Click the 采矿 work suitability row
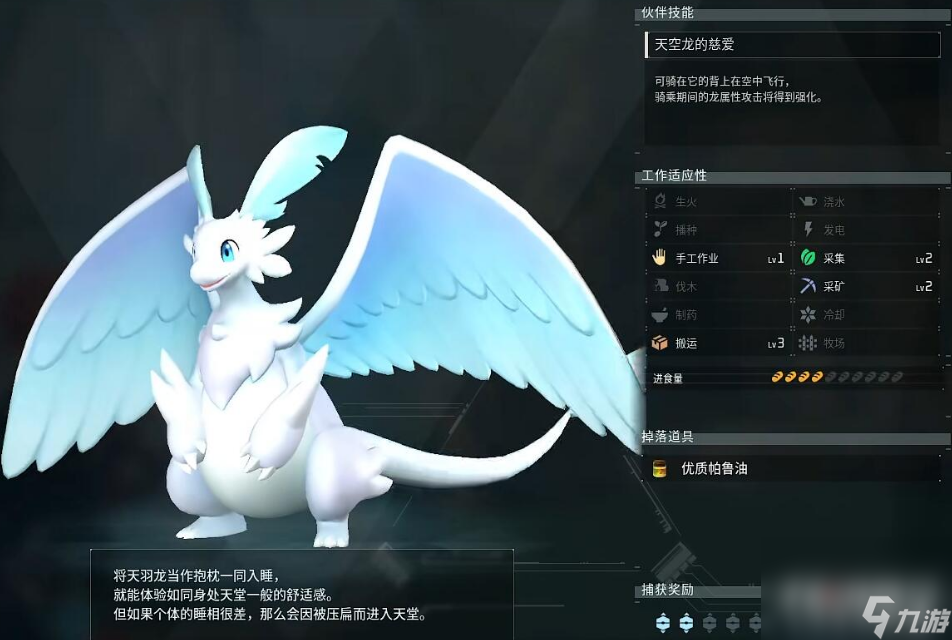952x640 pixels. tap(866, 286)
